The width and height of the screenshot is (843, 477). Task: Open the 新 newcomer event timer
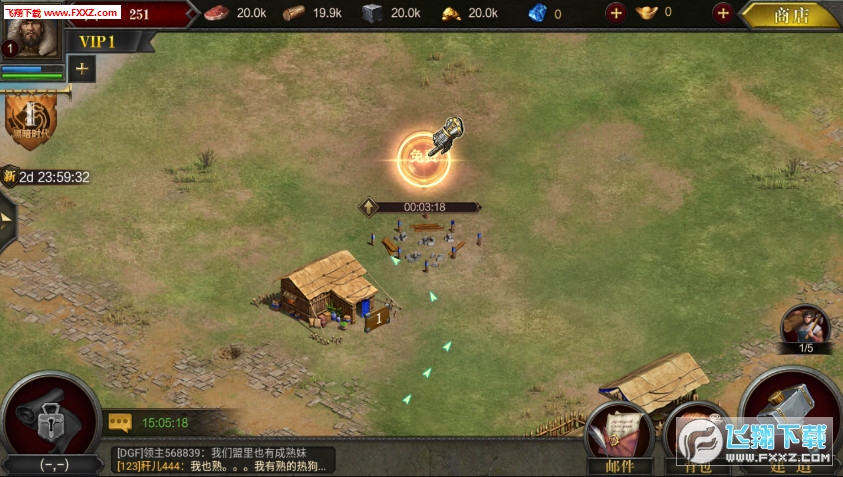47,177
